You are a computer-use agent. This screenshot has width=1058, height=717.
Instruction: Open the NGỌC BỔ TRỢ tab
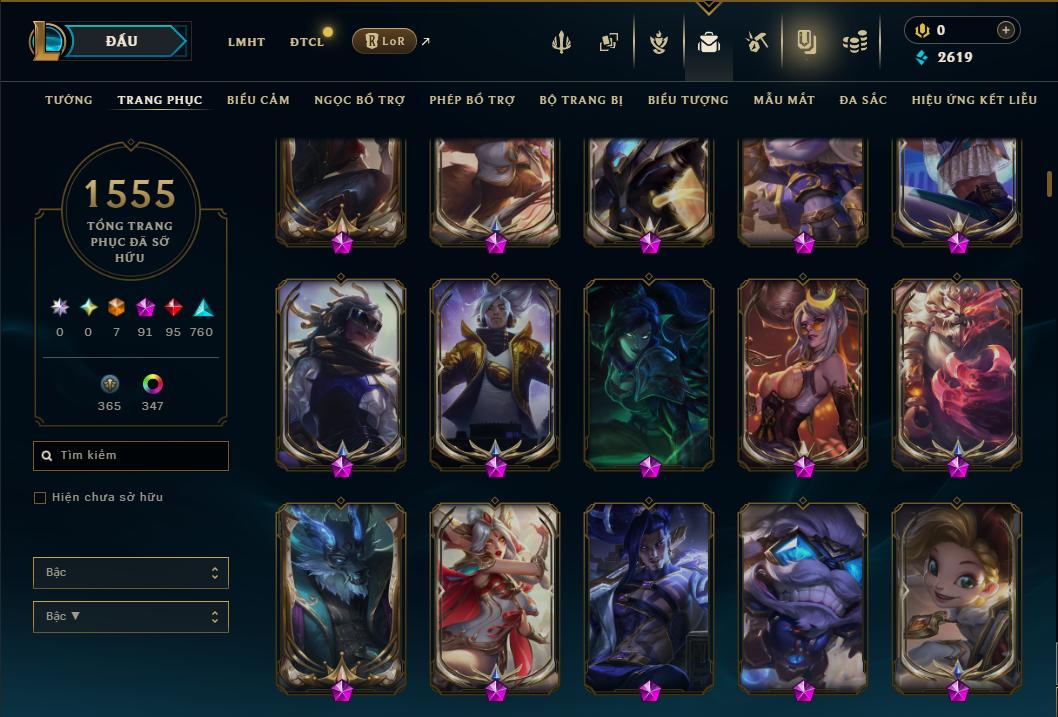click(359, 100)
